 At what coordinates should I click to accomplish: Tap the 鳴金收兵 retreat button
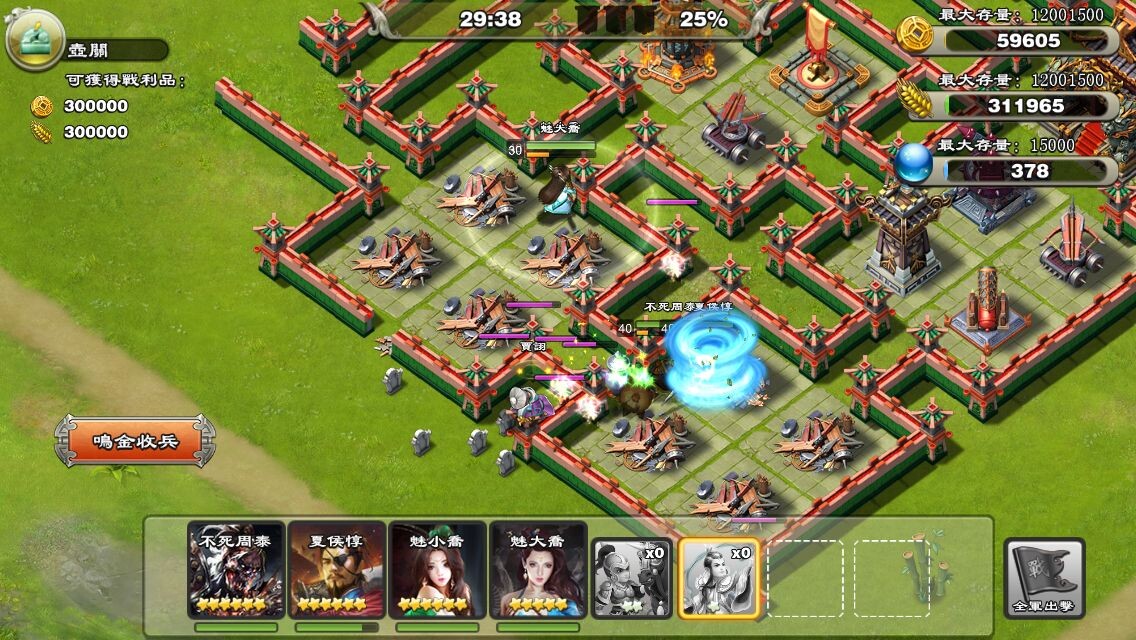pyautogui.click(x=135, y=441)
